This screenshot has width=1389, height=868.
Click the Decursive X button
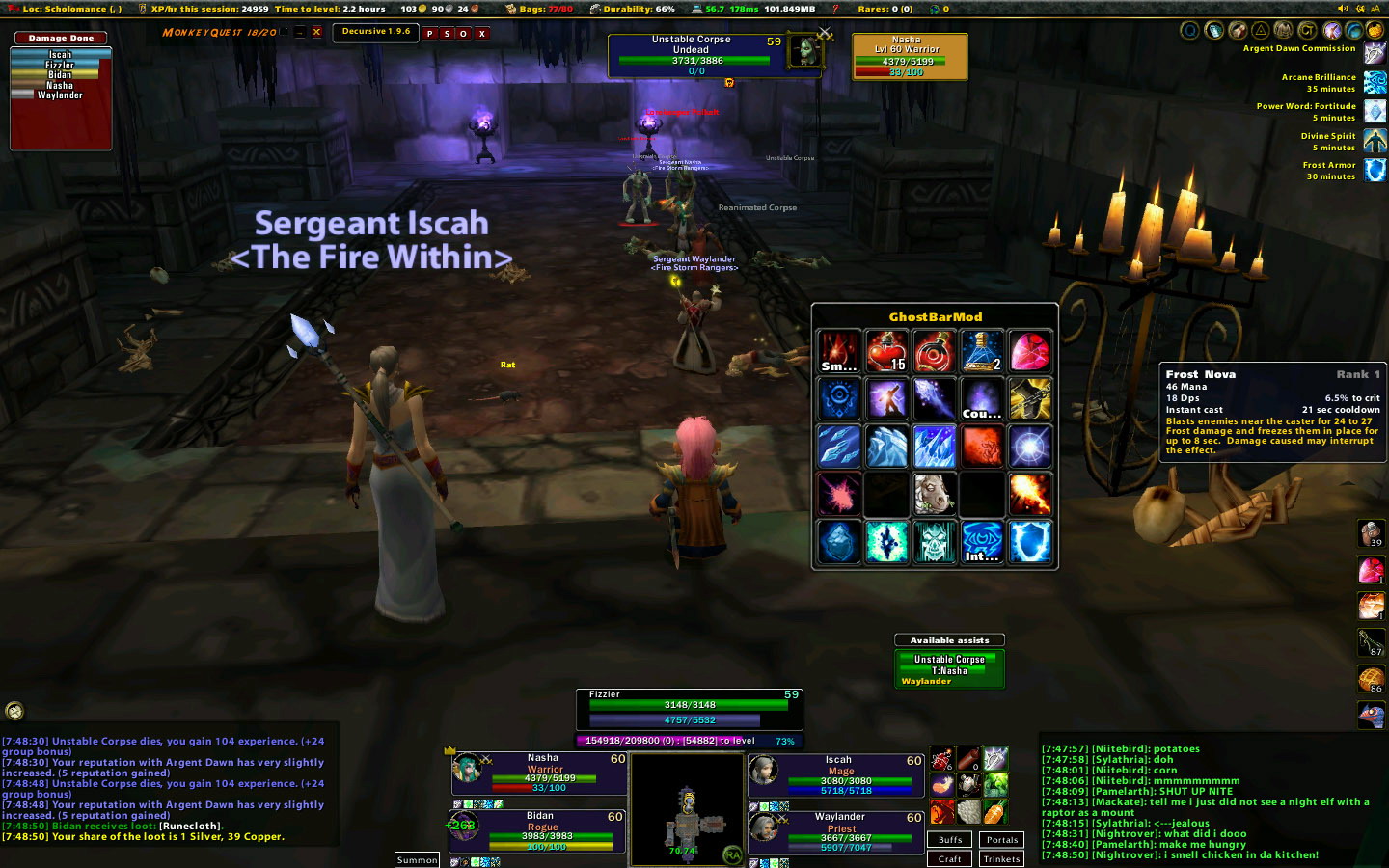[x=482, y=34]
